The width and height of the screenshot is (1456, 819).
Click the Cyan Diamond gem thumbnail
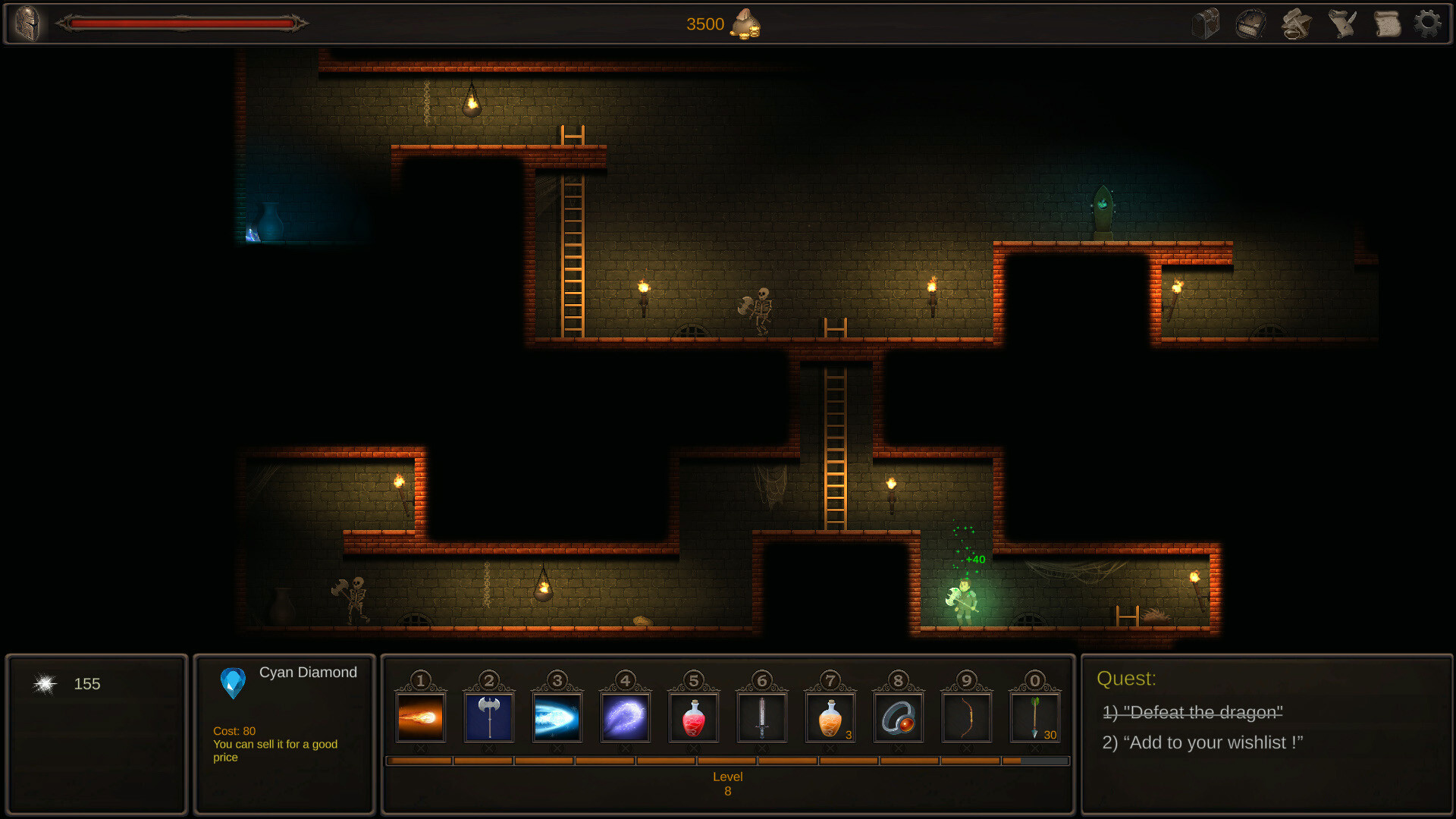234,683
